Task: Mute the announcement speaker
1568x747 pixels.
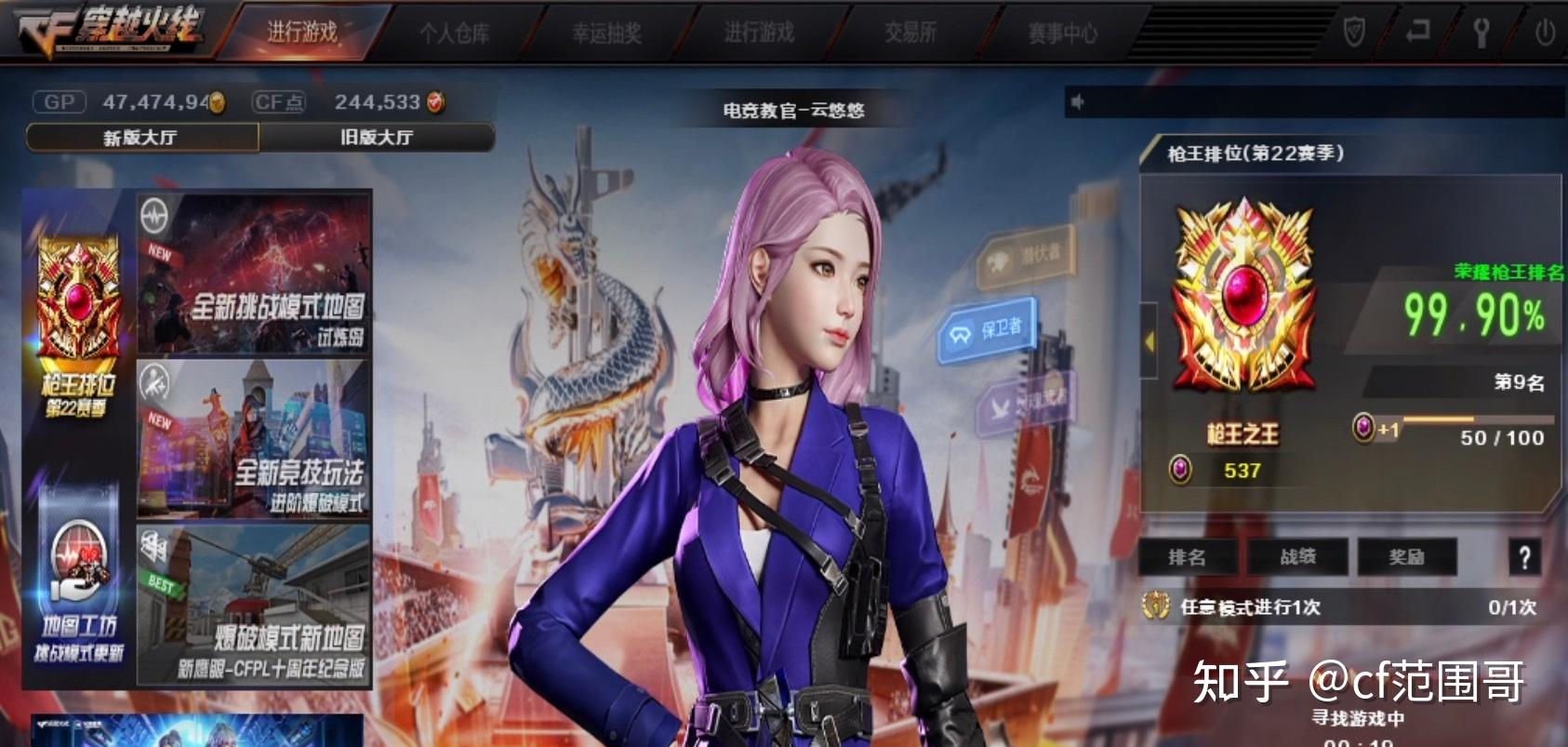Action: pos(1077,102)
